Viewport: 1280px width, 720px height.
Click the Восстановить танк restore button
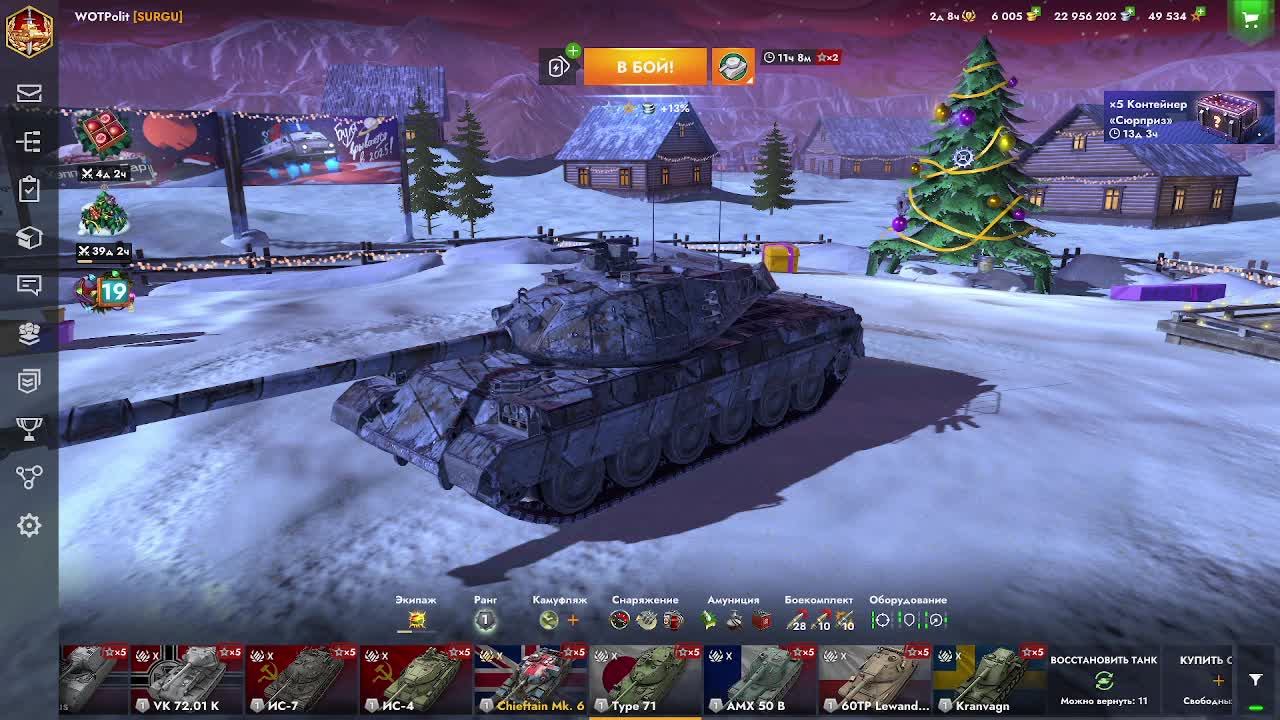point(1104,680)
